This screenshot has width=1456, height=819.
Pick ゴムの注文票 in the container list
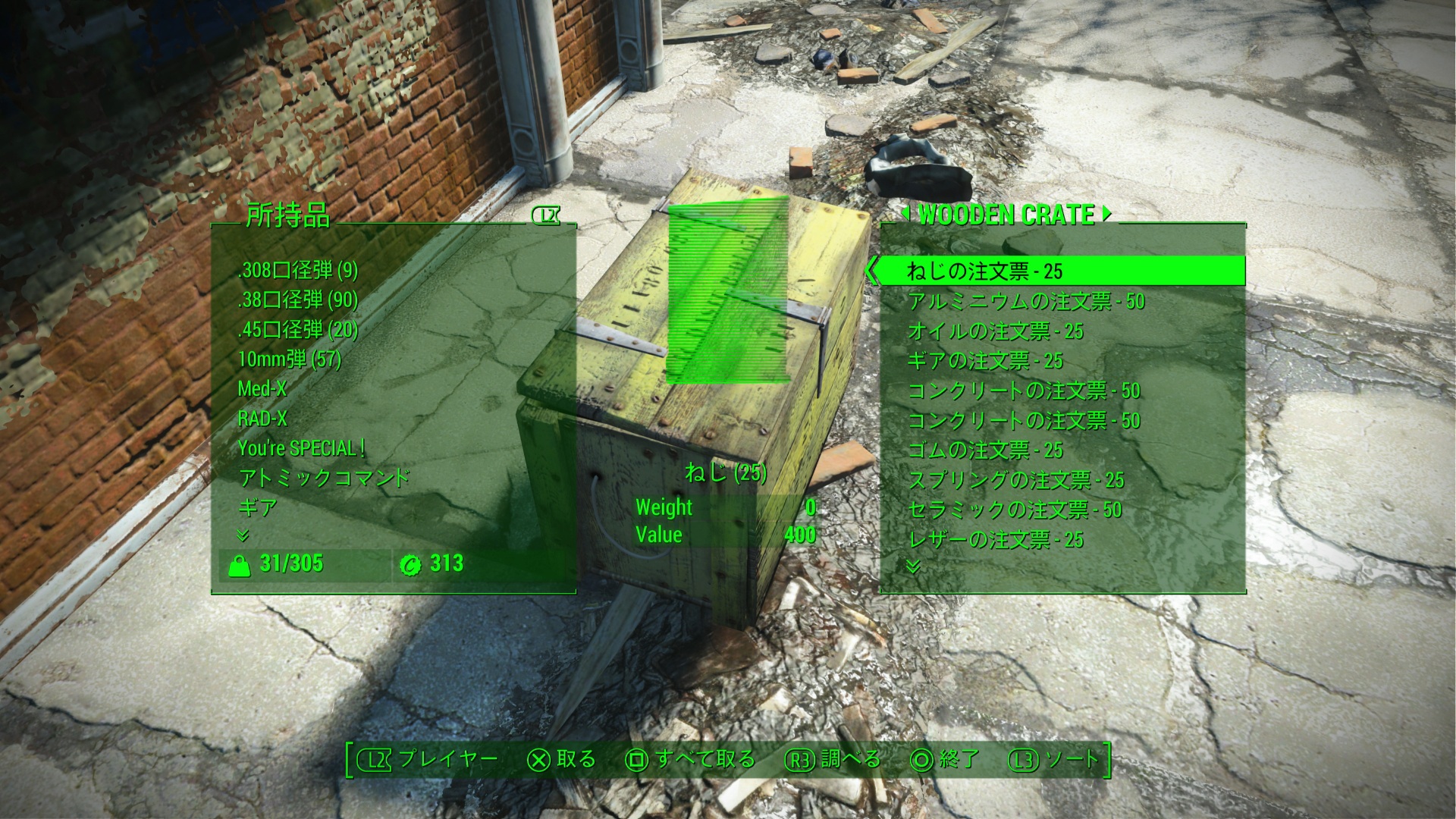pyautogui.click(x=985, y=450)
